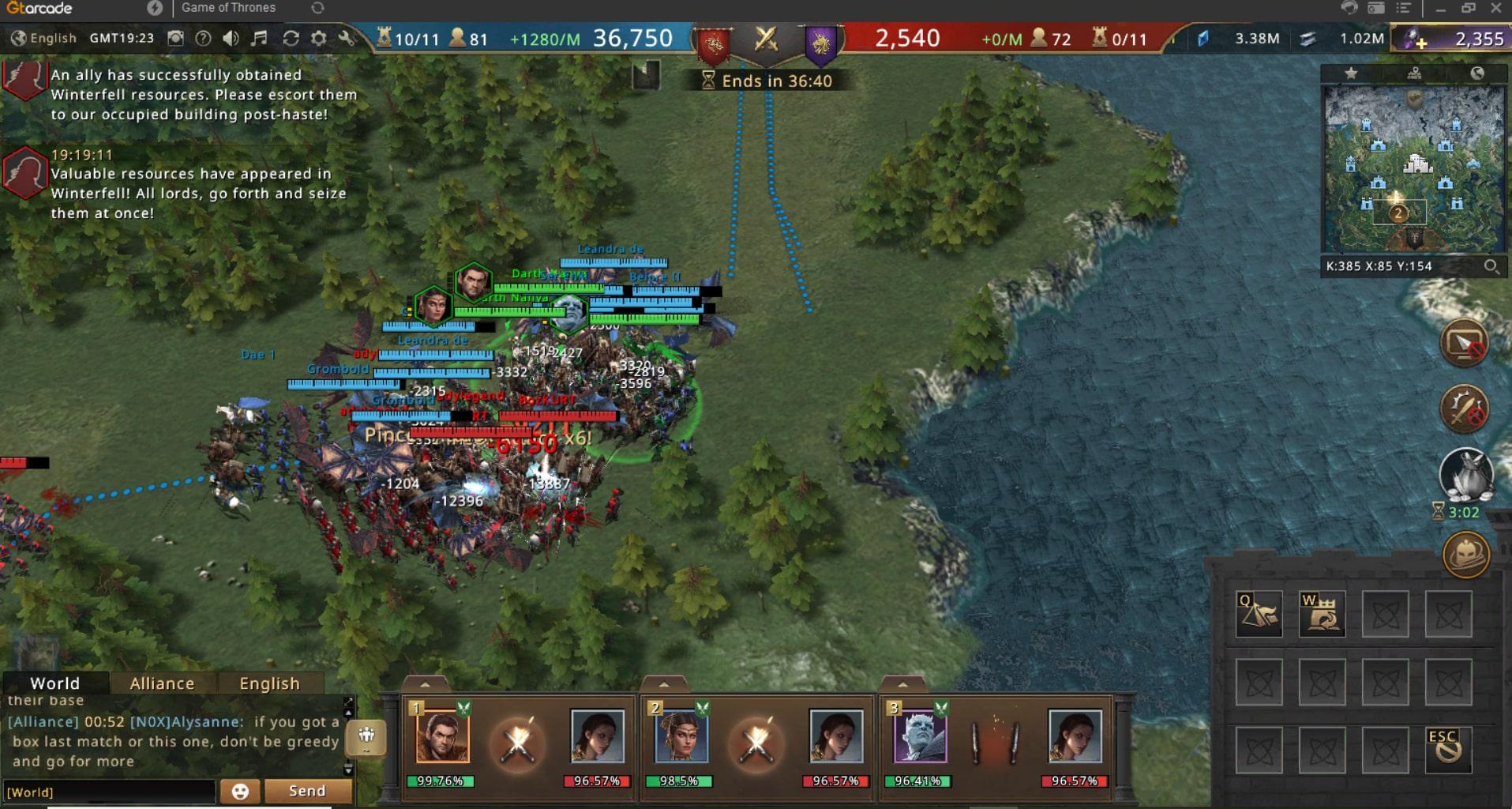Activate the Q tent skill slot

pyautogui.click(x=1259, y=614)
